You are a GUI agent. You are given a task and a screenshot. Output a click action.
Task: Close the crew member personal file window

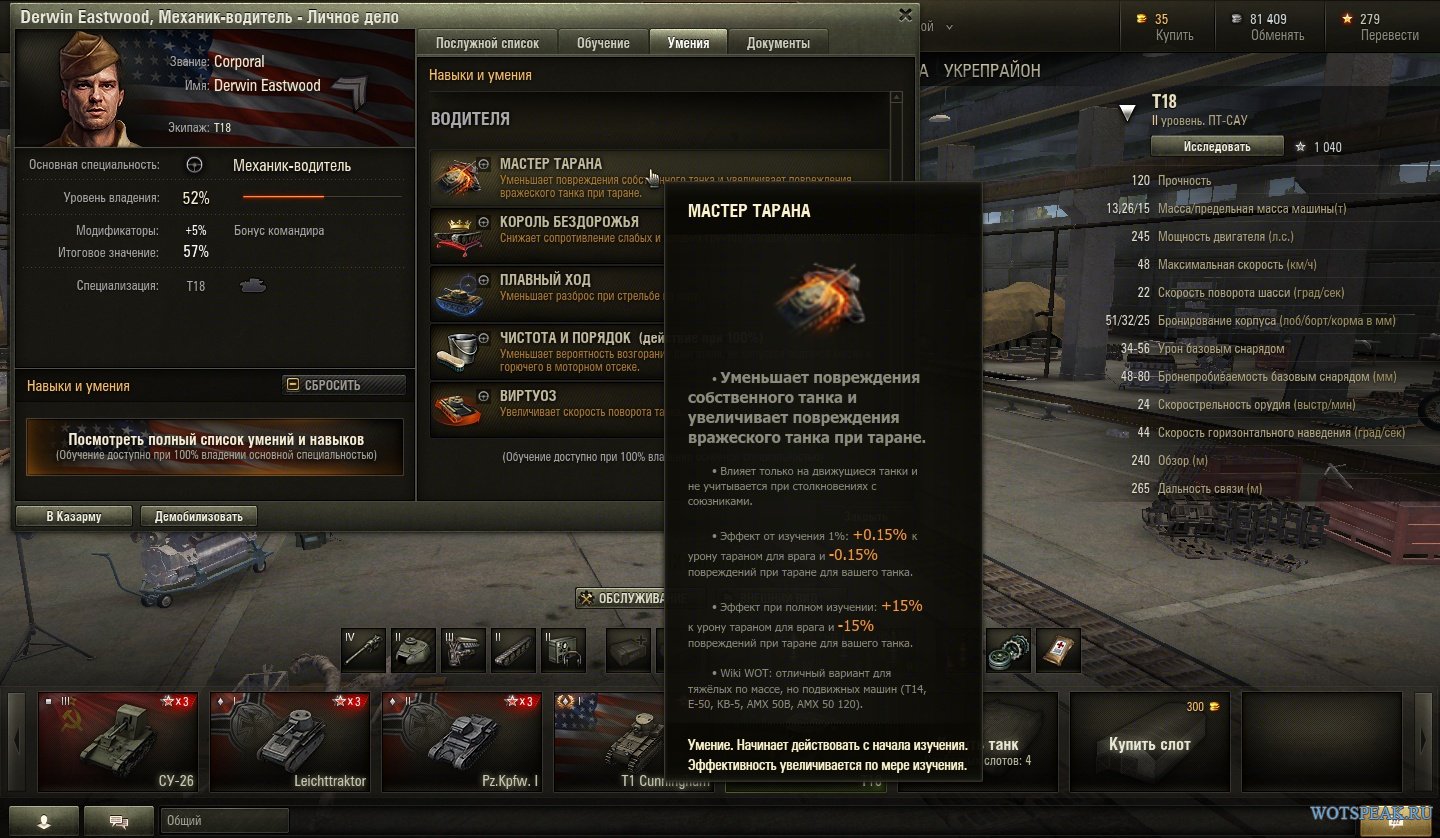pos(905,14)
